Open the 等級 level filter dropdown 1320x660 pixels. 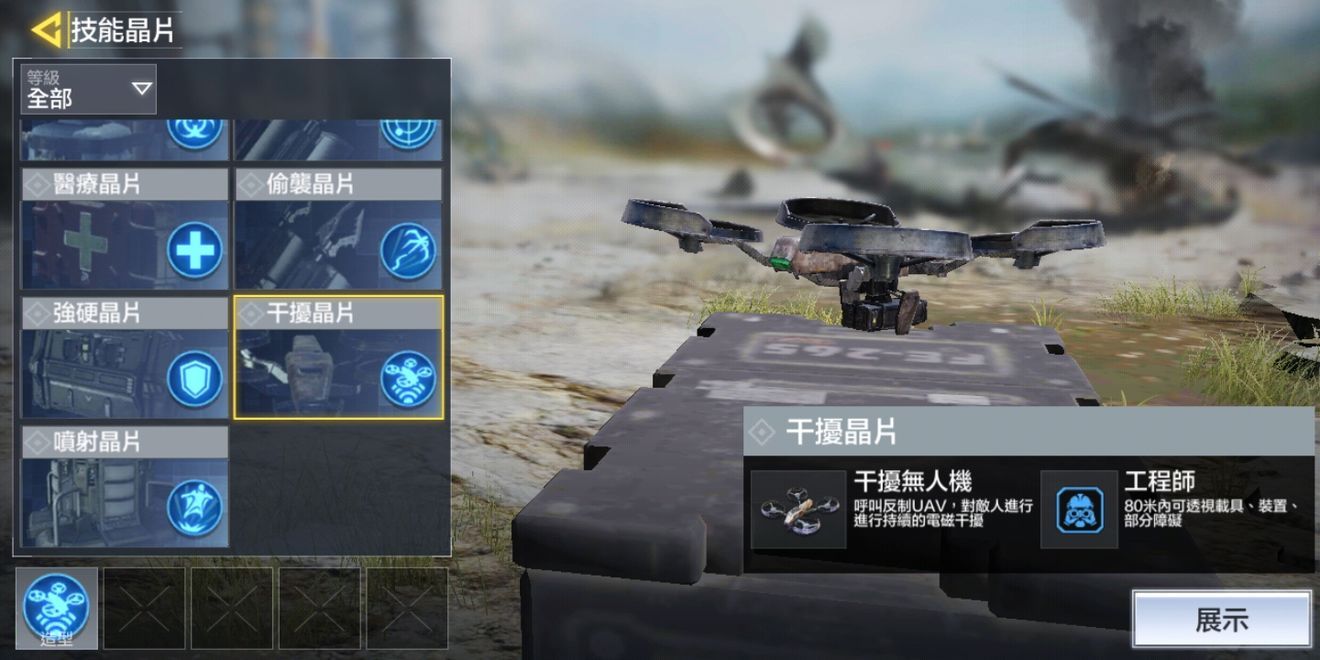89,88
